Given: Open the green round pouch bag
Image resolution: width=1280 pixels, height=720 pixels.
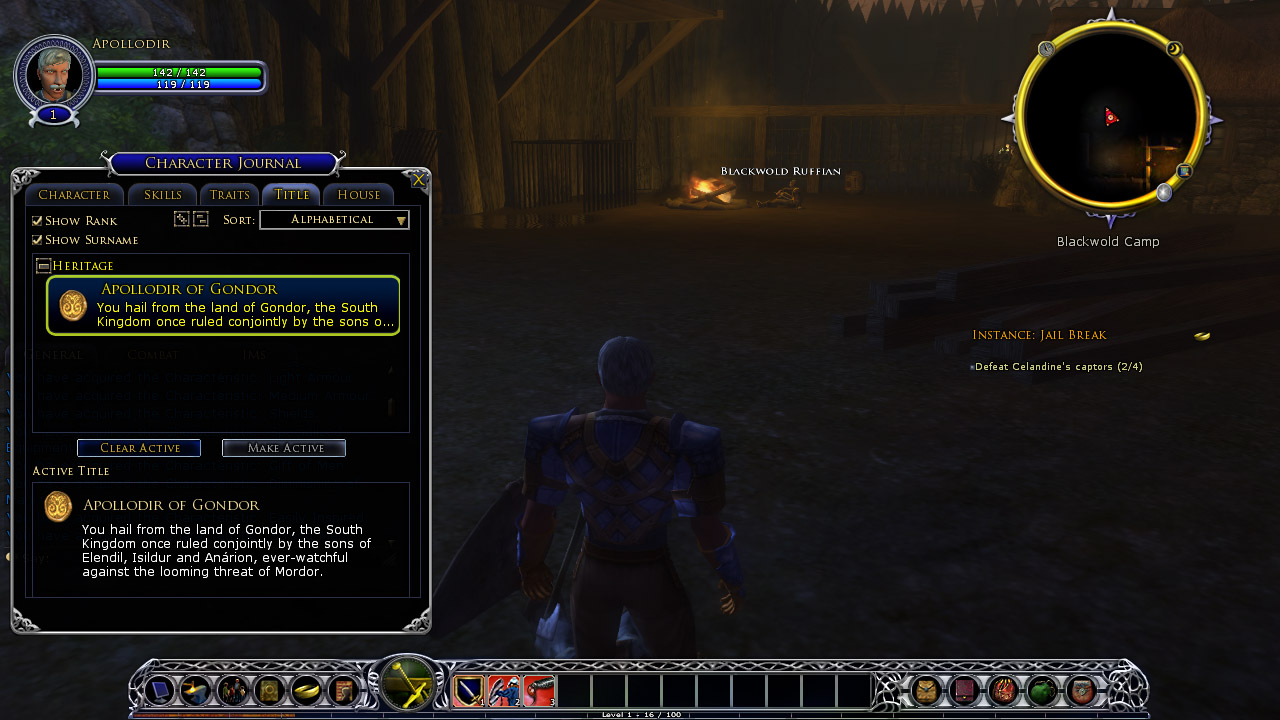Looking at the screenshot, I should (1042, 691).
